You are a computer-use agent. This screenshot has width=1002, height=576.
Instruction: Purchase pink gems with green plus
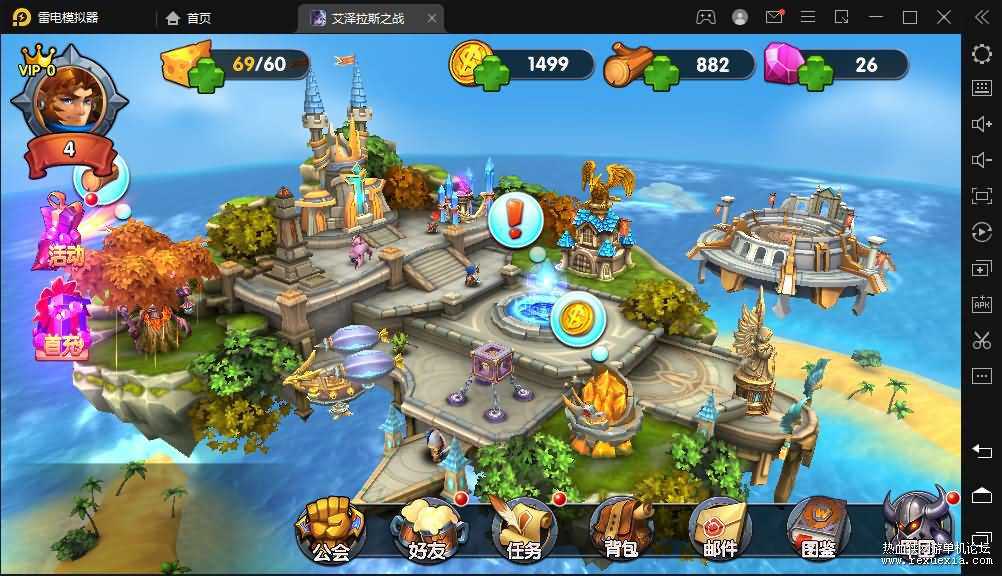815,73
